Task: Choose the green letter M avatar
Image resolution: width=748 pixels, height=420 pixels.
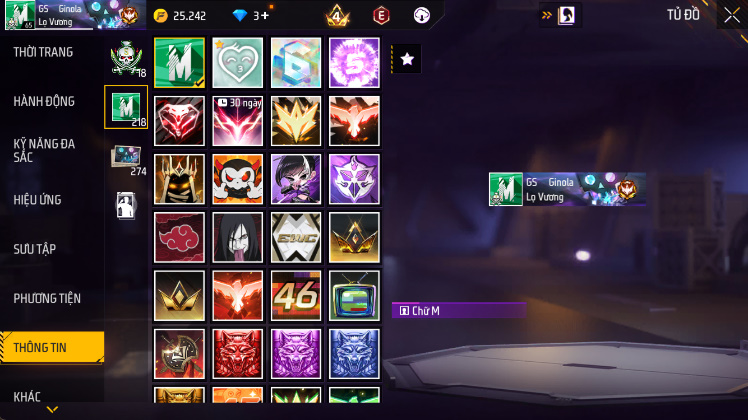Action: pos(180,63)
